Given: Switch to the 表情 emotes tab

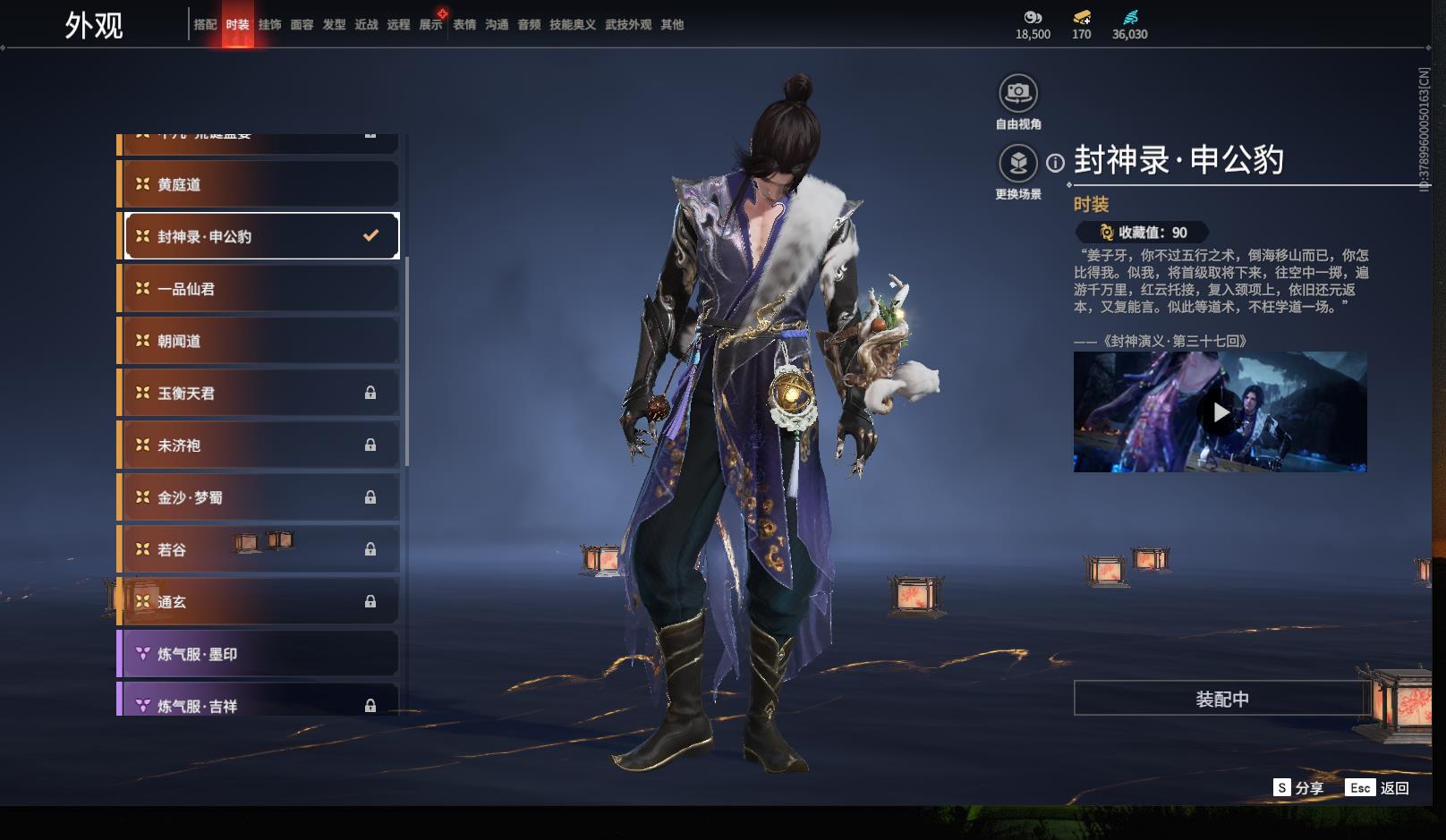Looking at the screenshot, I should (x=464, y=25).
